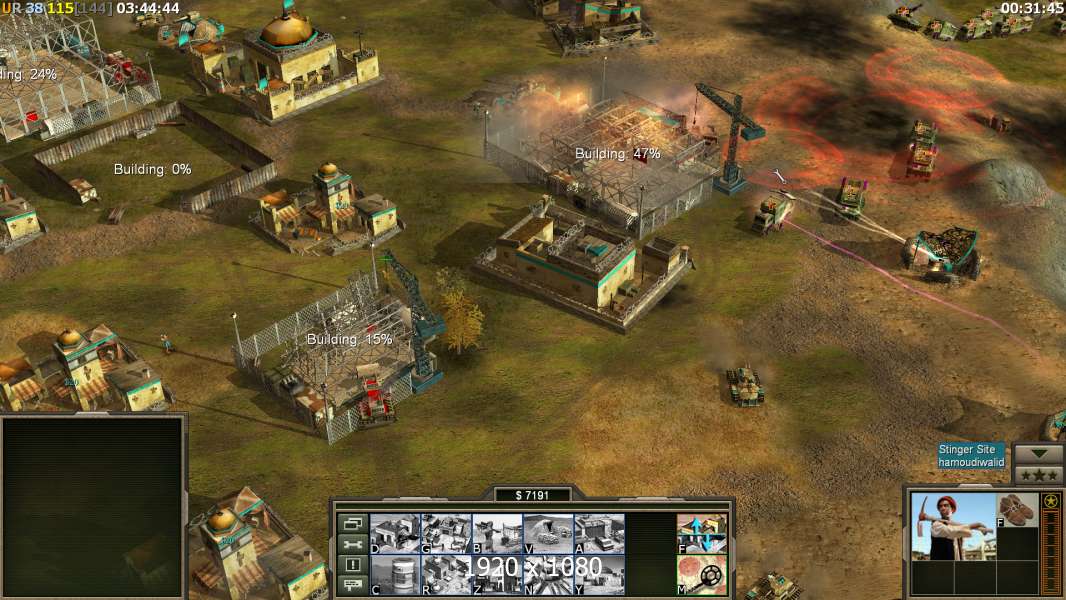Use the magnifier scan command marked M

(702, 575)
